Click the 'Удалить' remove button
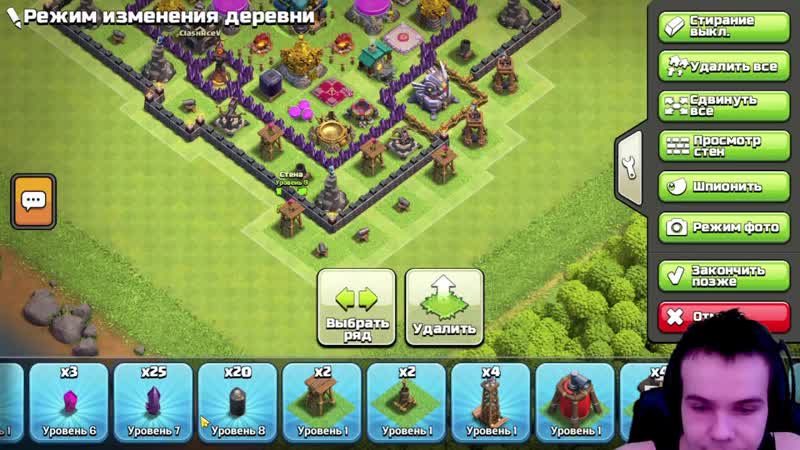This screenshot has height=450, width=800. [444, 308]
